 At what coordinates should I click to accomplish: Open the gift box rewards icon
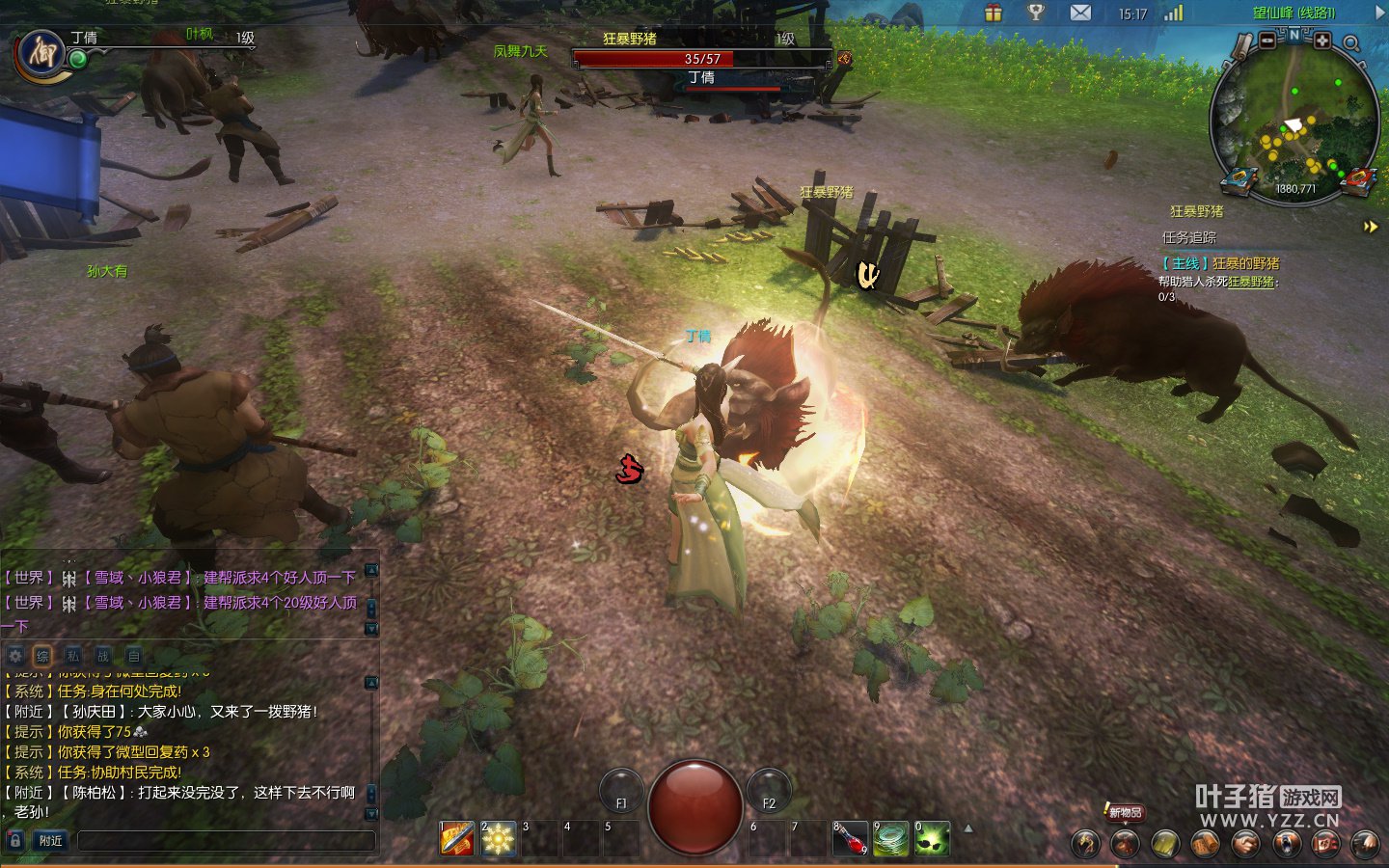(x=993, y=13)
